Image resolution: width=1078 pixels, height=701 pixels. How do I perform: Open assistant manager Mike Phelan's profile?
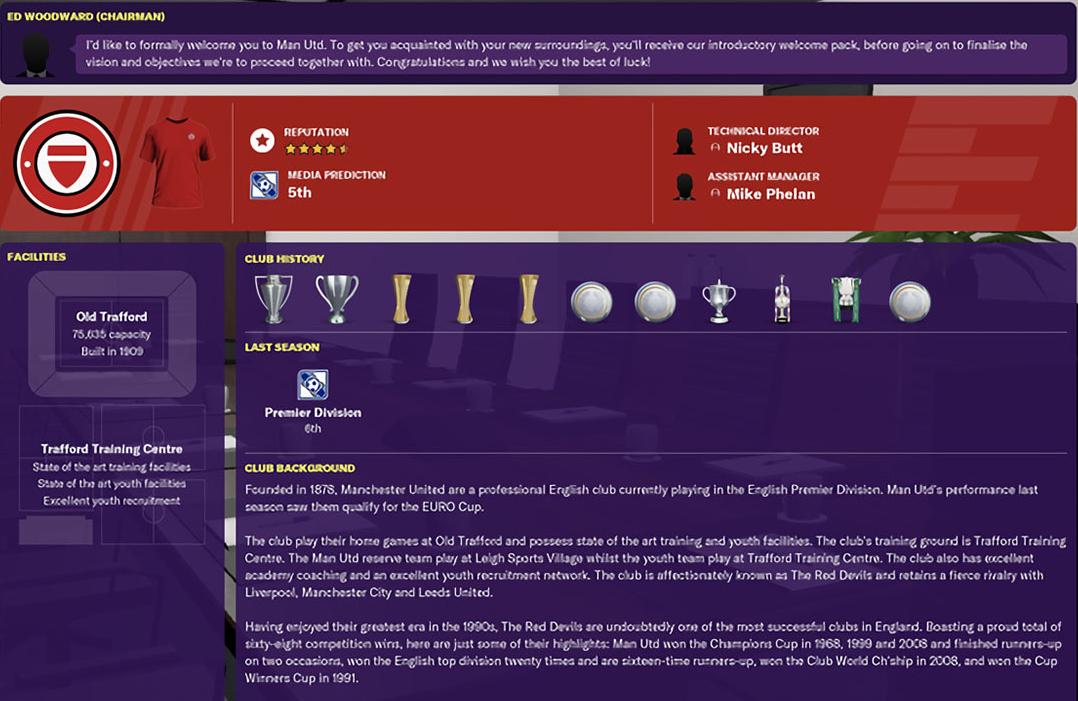[x=770, y=194]
